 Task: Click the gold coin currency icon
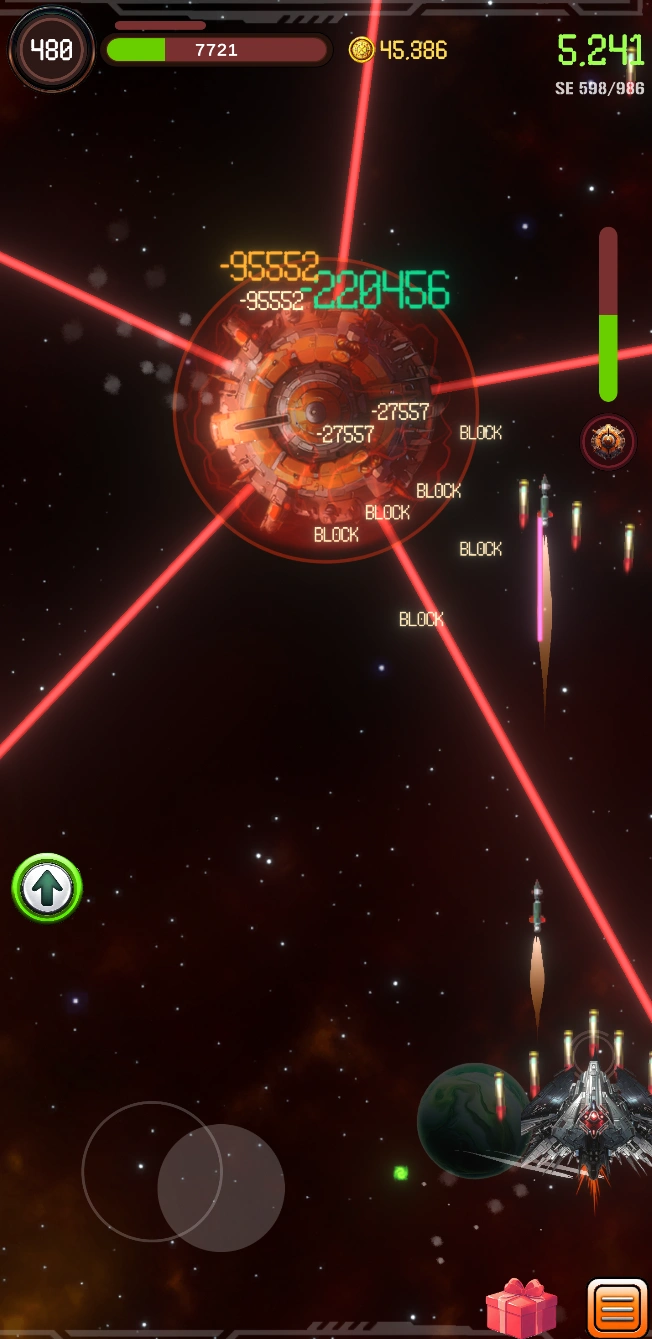pos(361,50)
